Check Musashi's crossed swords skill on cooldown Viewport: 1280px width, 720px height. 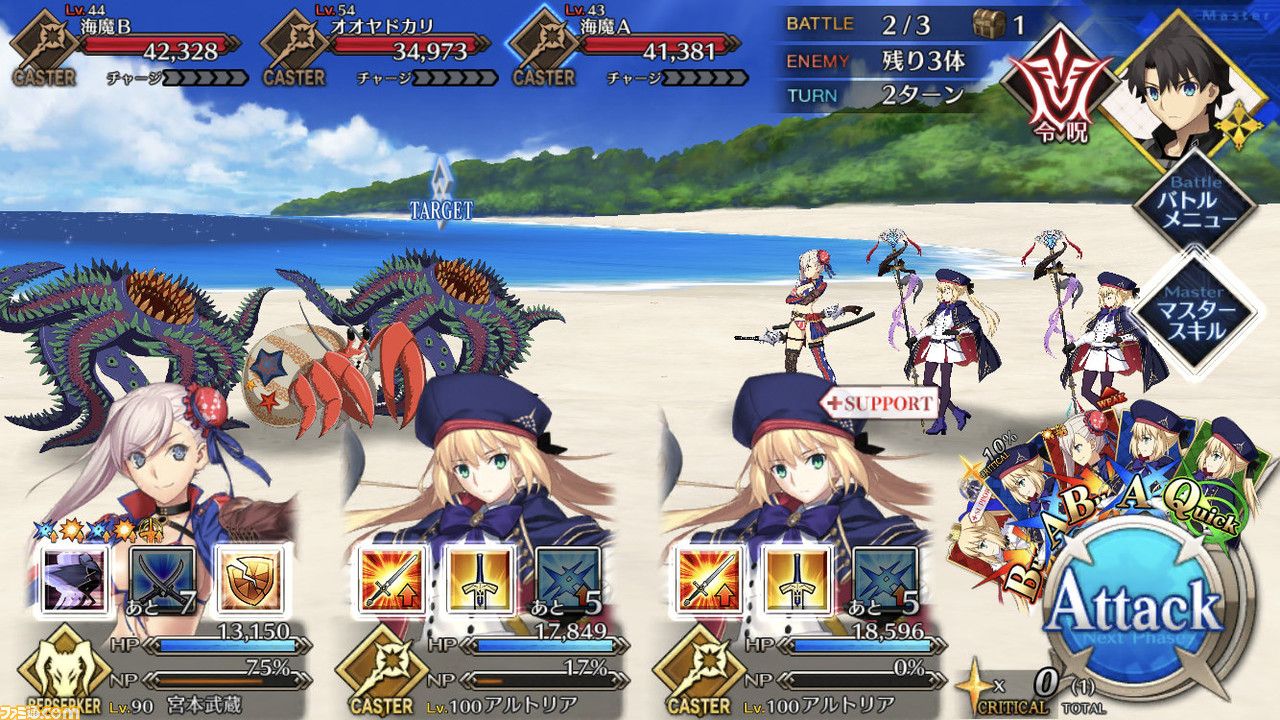point(161,578)
